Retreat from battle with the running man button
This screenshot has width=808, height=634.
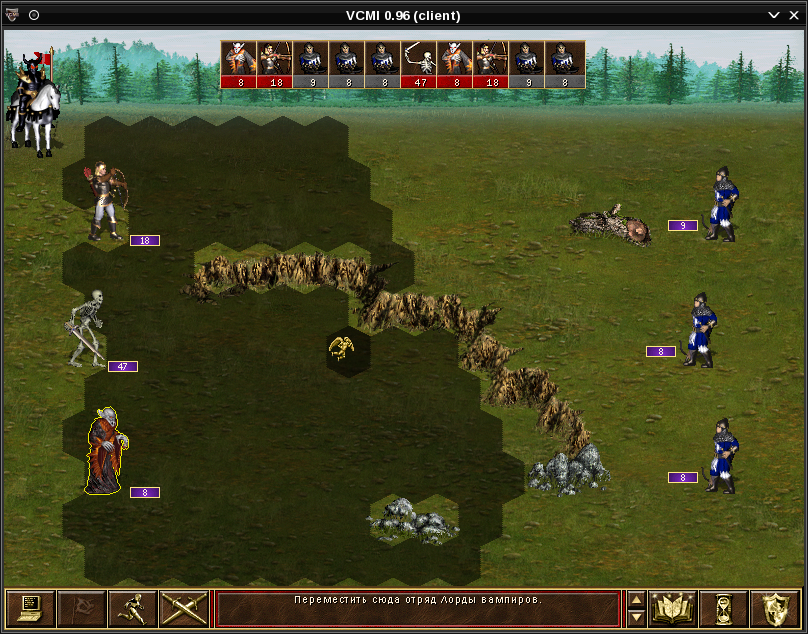tap(132, 607)
